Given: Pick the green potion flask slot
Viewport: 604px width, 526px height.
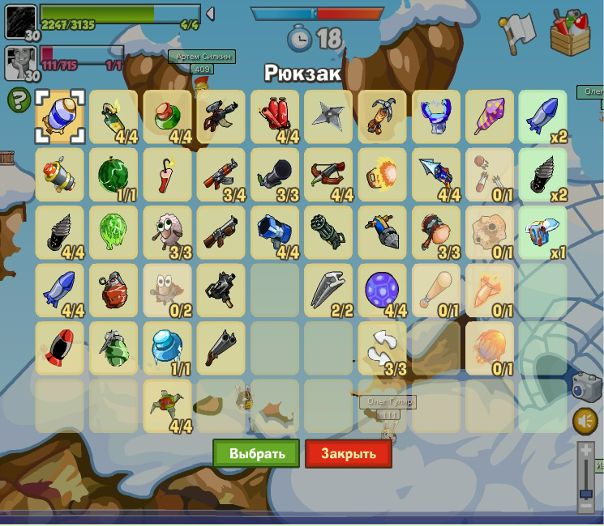Looking at the screenshot, I should [167, 116].
